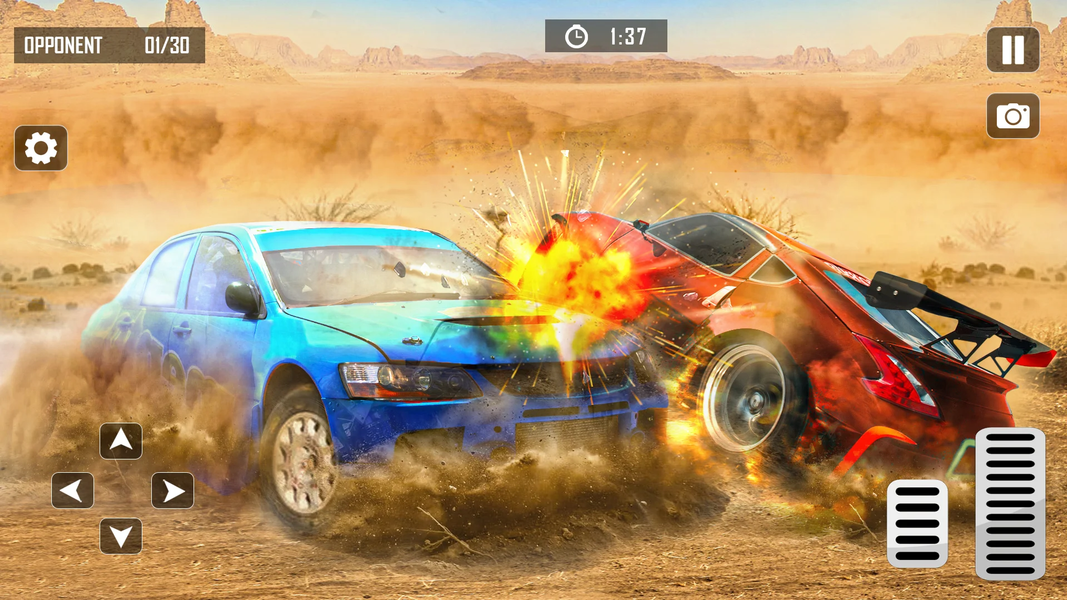Steer left with the left arrow
Screen dimensions: 1067x600
click(73, 490)
